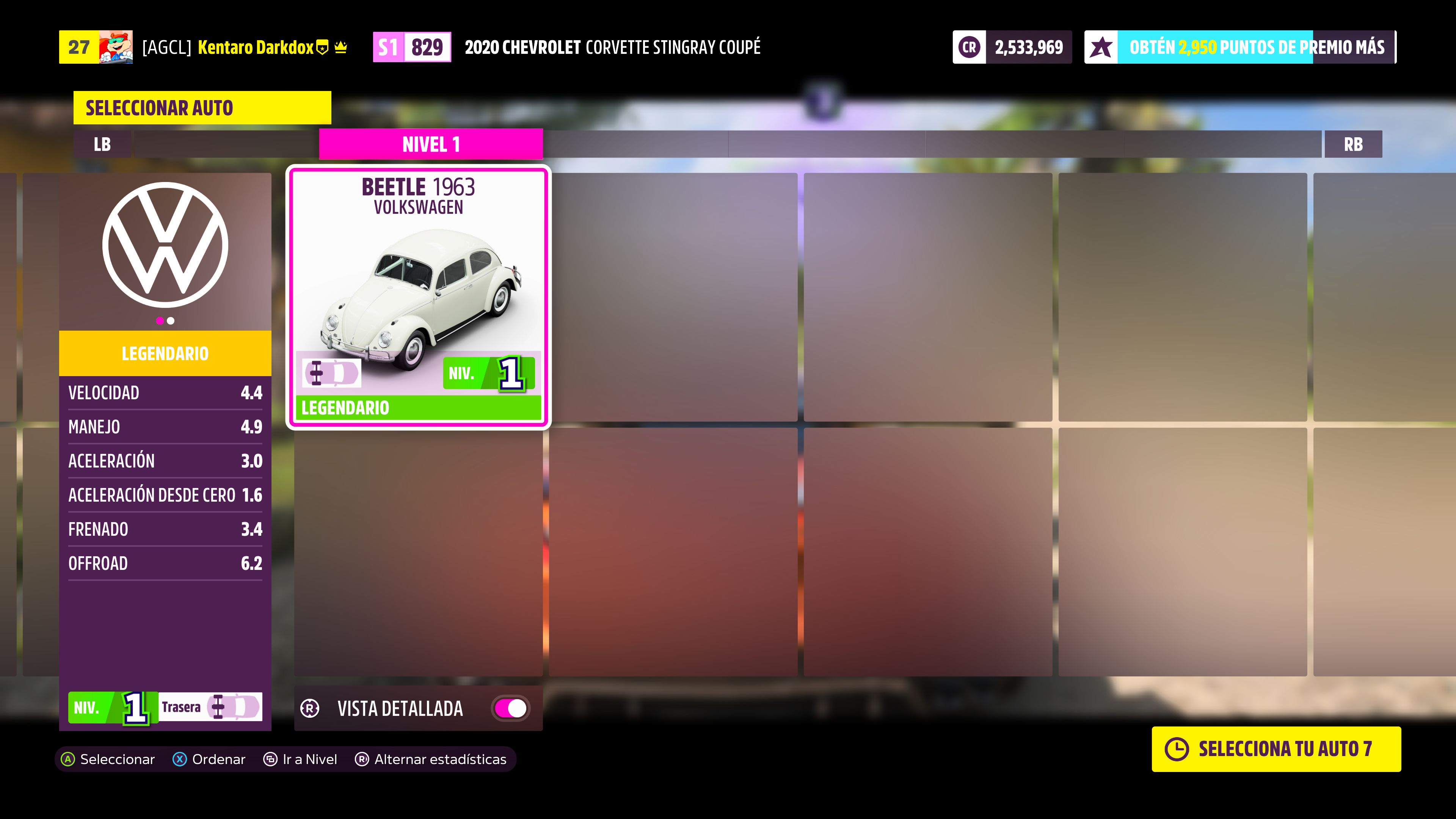Go to the next level tab with RB
The height and width of the screenshot is (819, 1456).
click(1352, 144)
